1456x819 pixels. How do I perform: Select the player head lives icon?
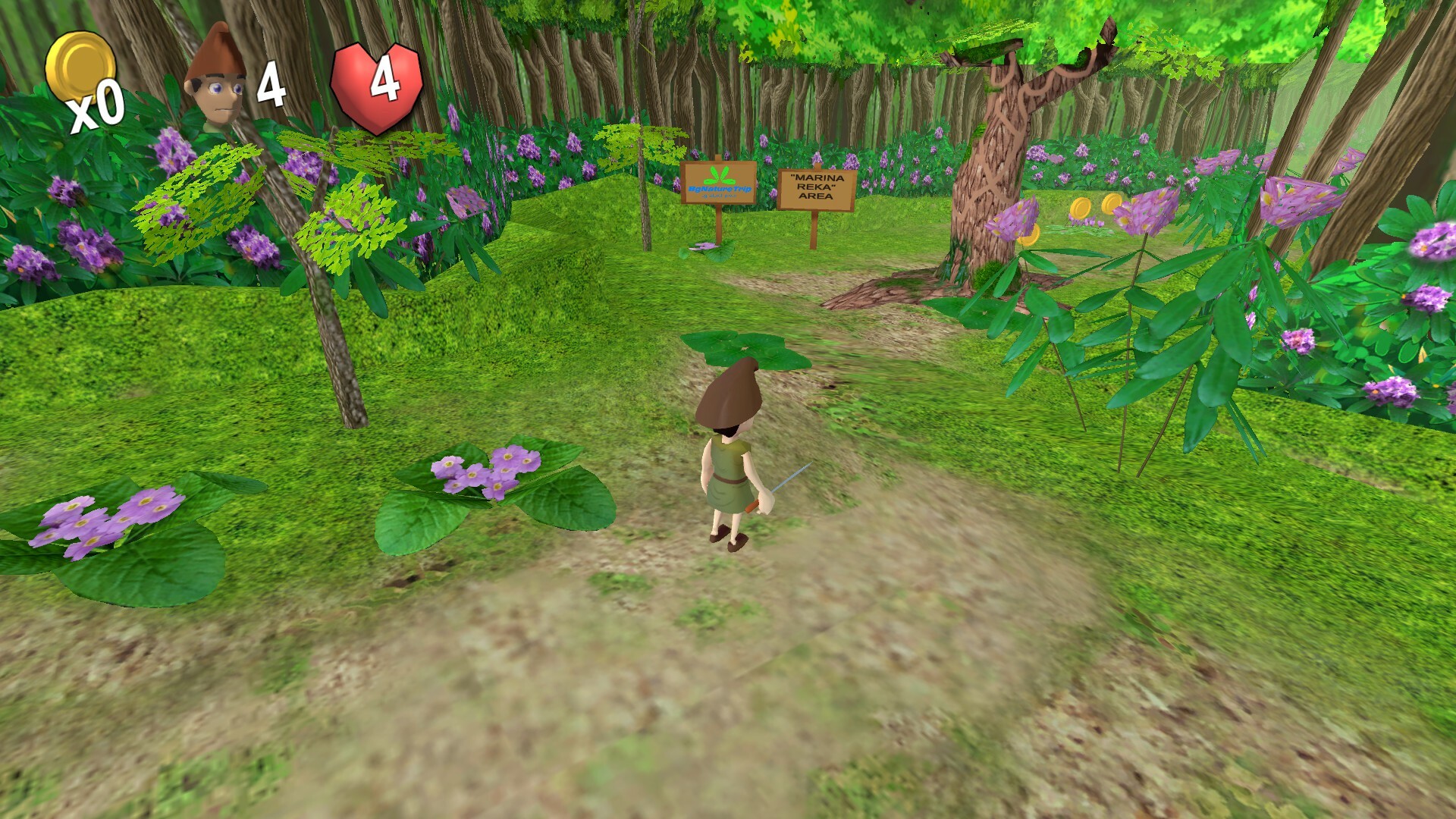point(216,80)
